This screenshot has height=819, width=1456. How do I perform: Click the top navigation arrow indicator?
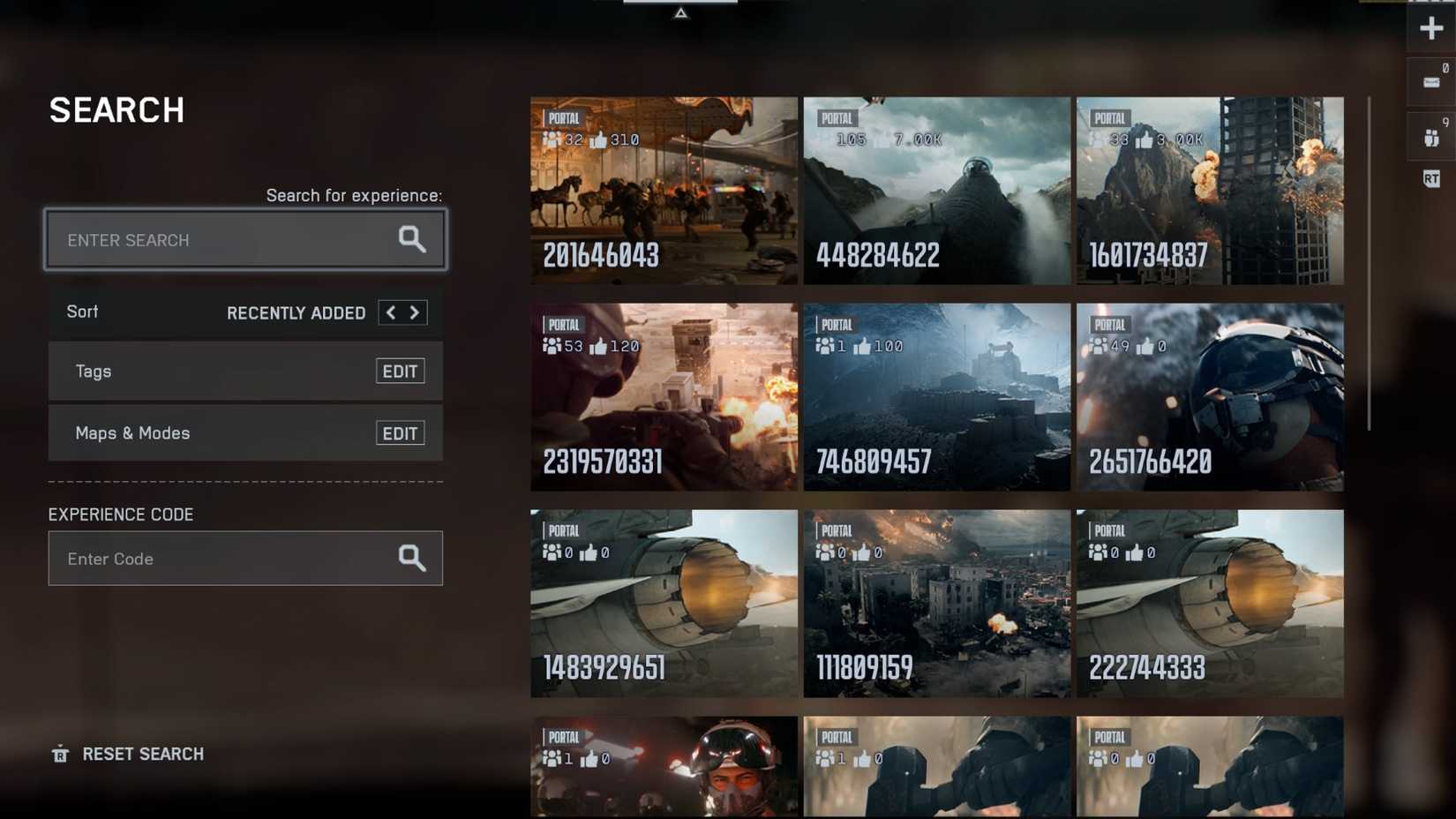681,14
